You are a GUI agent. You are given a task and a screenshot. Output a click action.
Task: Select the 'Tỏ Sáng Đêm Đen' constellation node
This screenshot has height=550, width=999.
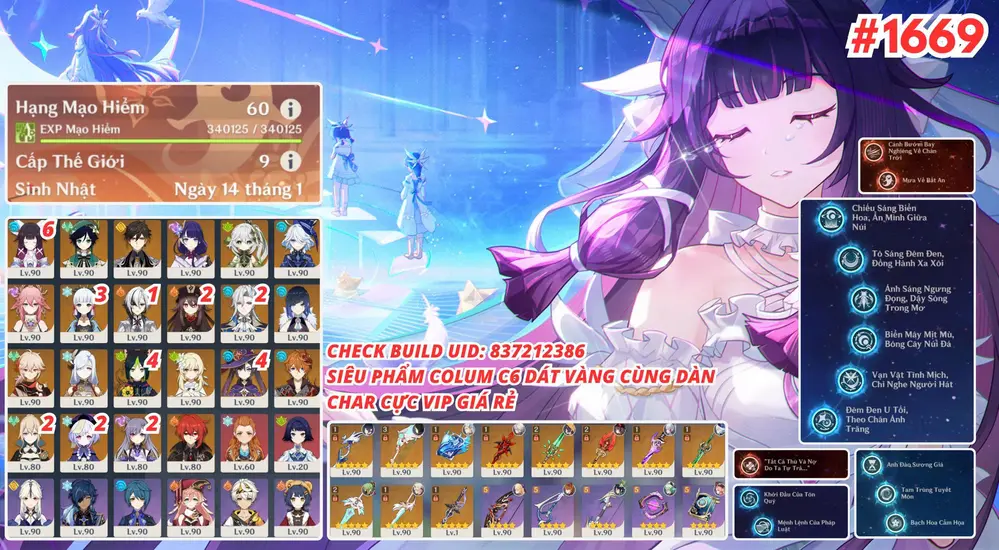click(x=851, y=262)
